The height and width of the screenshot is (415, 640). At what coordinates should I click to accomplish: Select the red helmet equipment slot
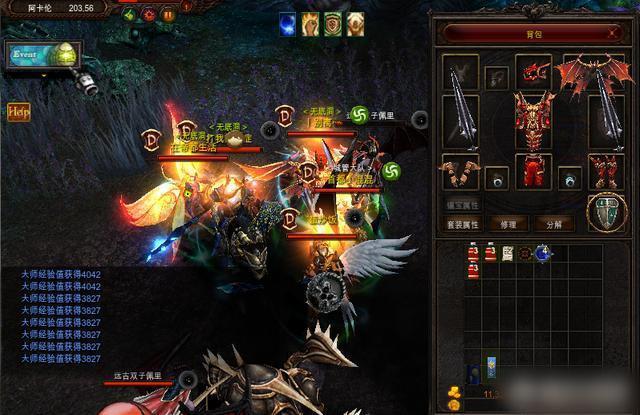pos(533,71)
